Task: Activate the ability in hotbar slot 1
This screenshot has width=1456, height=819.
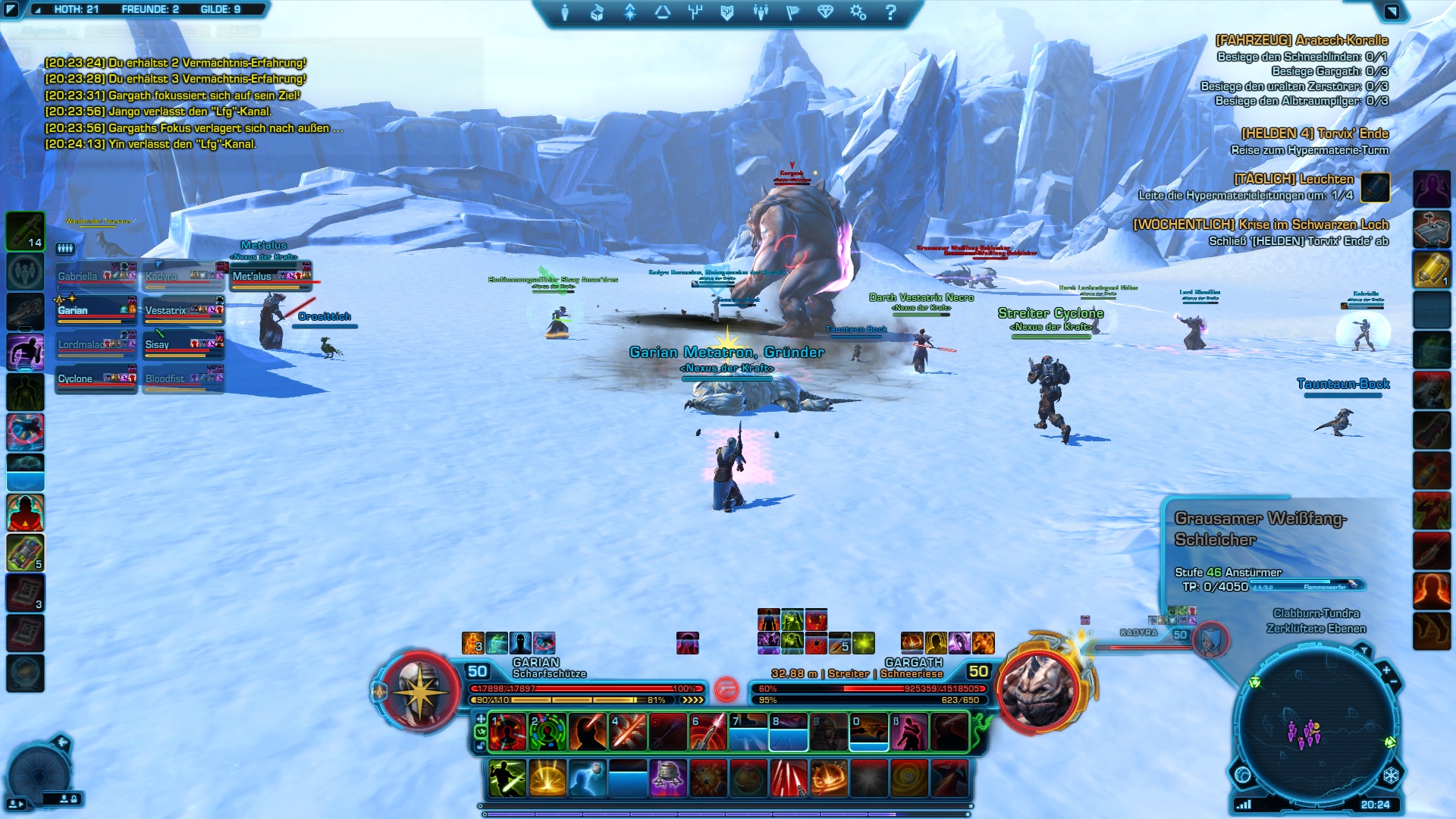Action: (x=507, y=733)
